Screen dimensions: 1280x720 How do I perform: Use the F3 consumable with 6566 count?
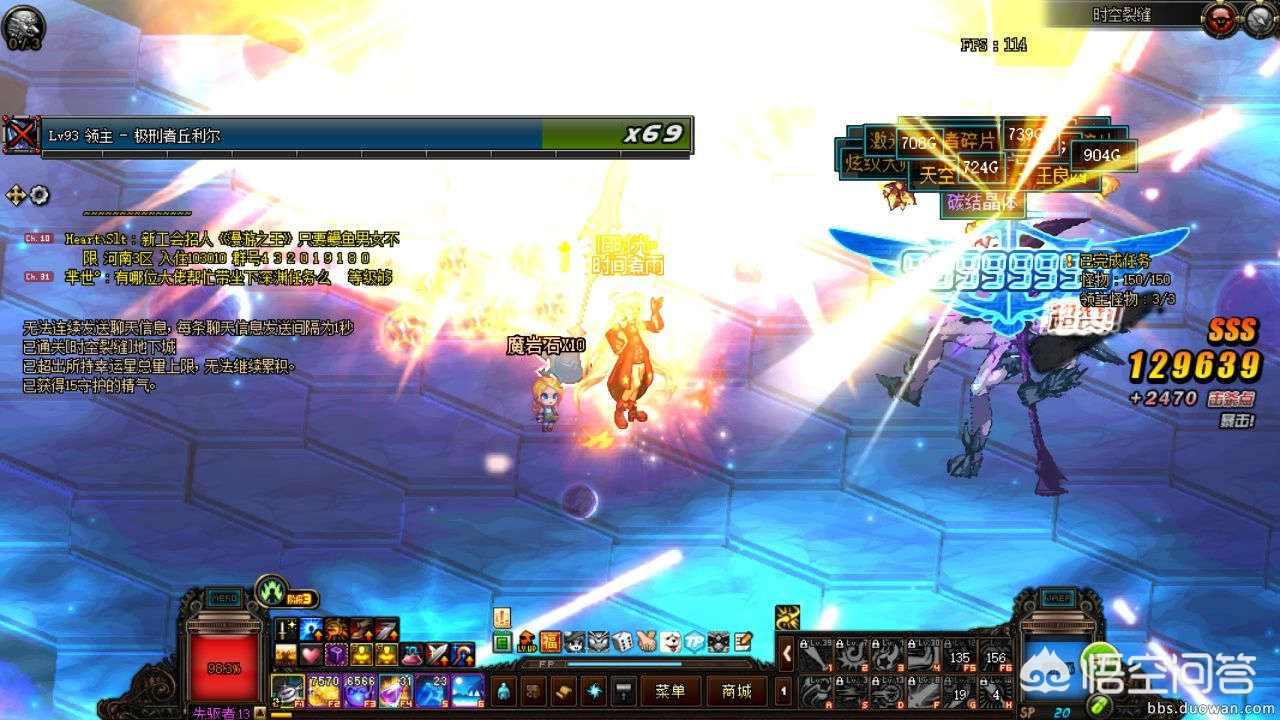pos(360,690)
